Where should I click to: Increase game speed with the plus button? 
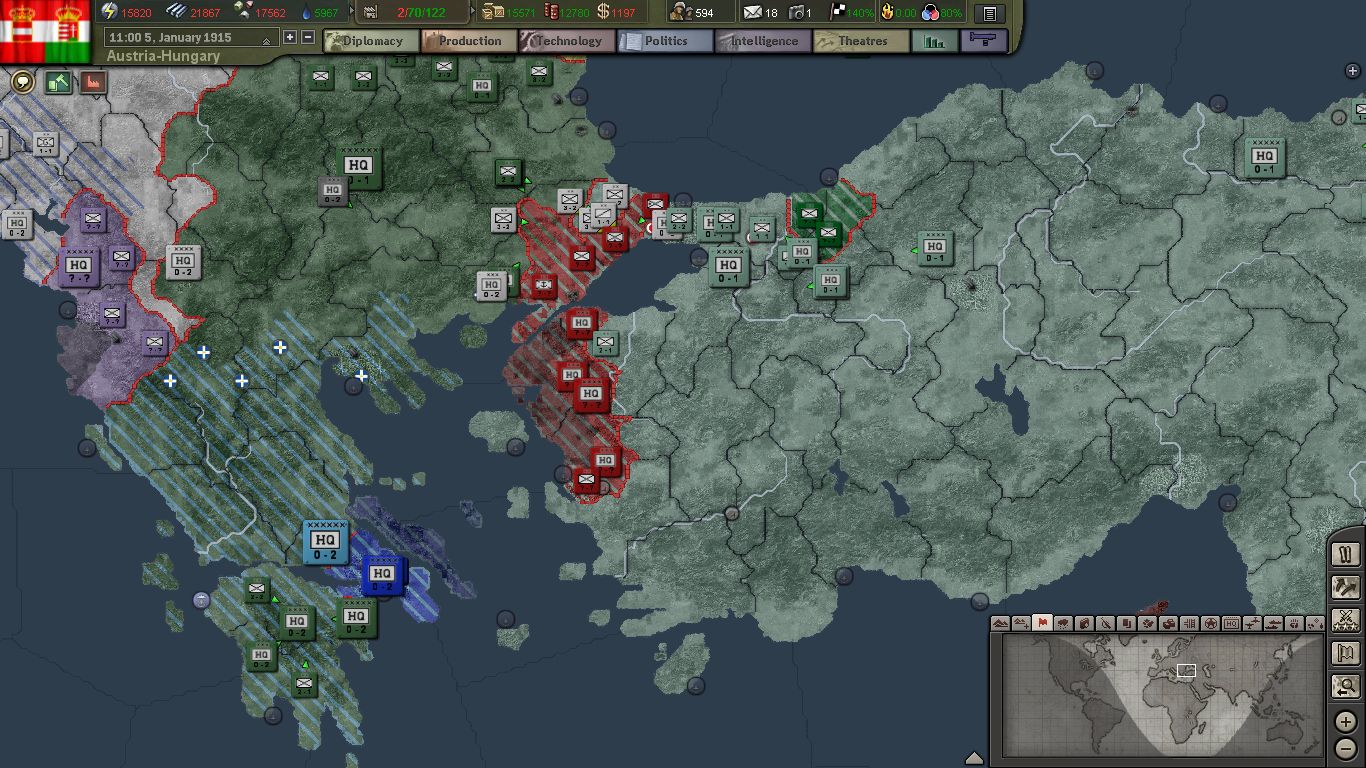pos(290,37)
